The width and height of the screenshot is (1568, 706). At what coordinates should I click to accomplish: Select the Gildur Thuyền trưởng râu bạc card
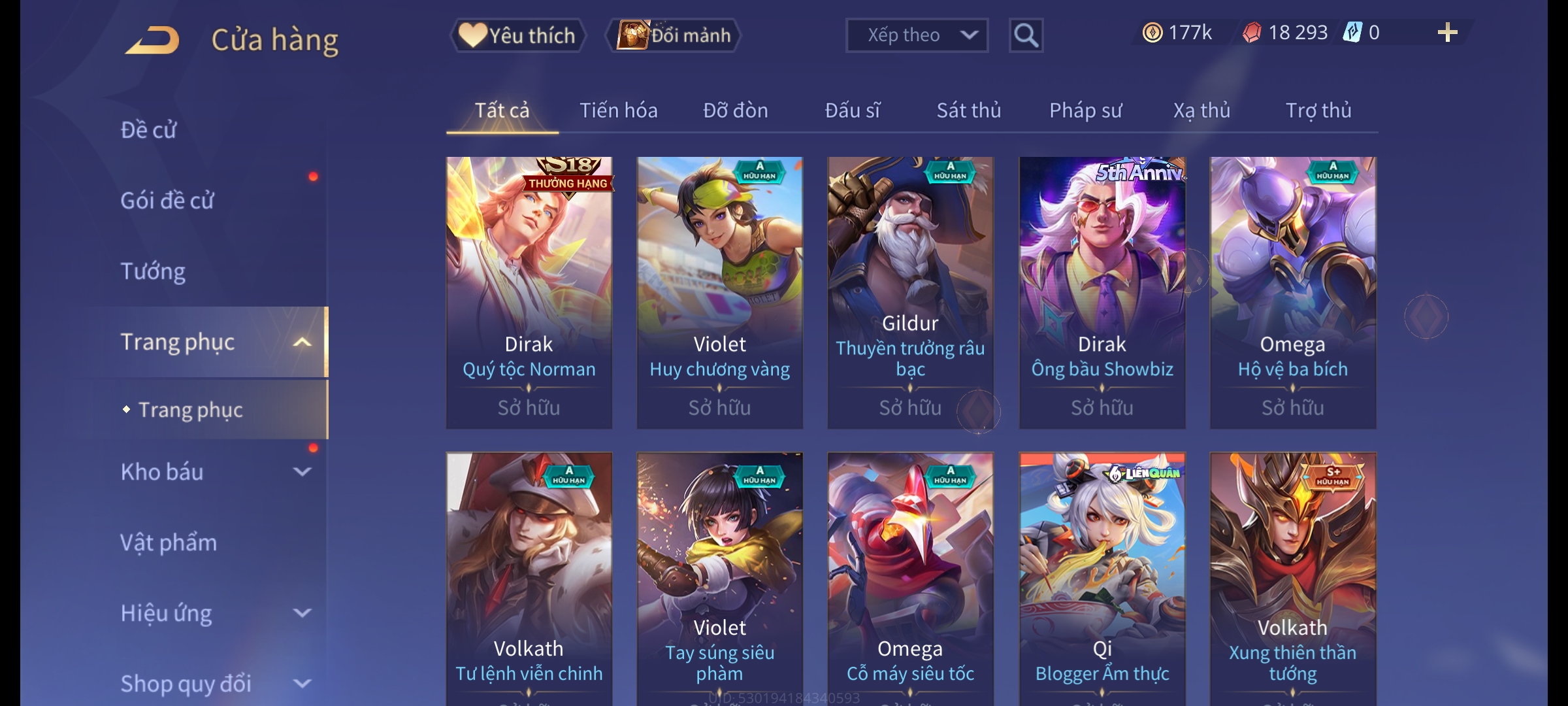[x=910, y=292]
